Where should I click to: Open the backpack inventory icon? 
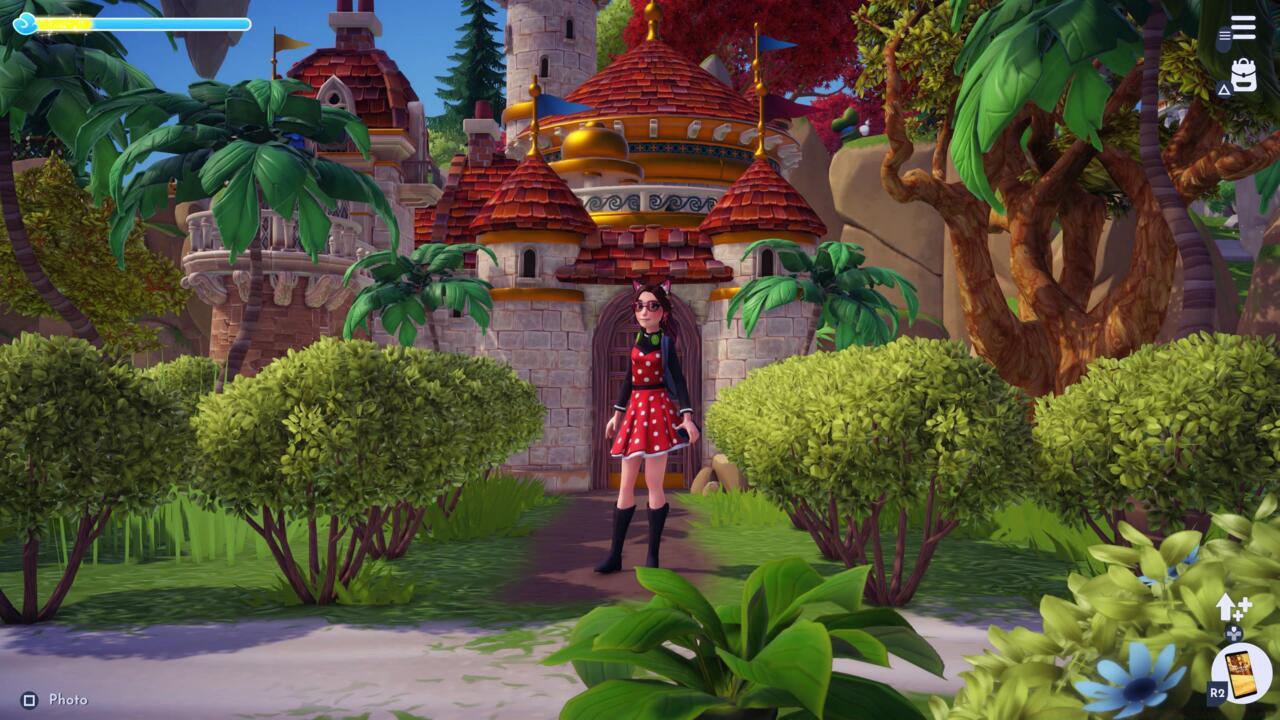(x=1244, y=74)
